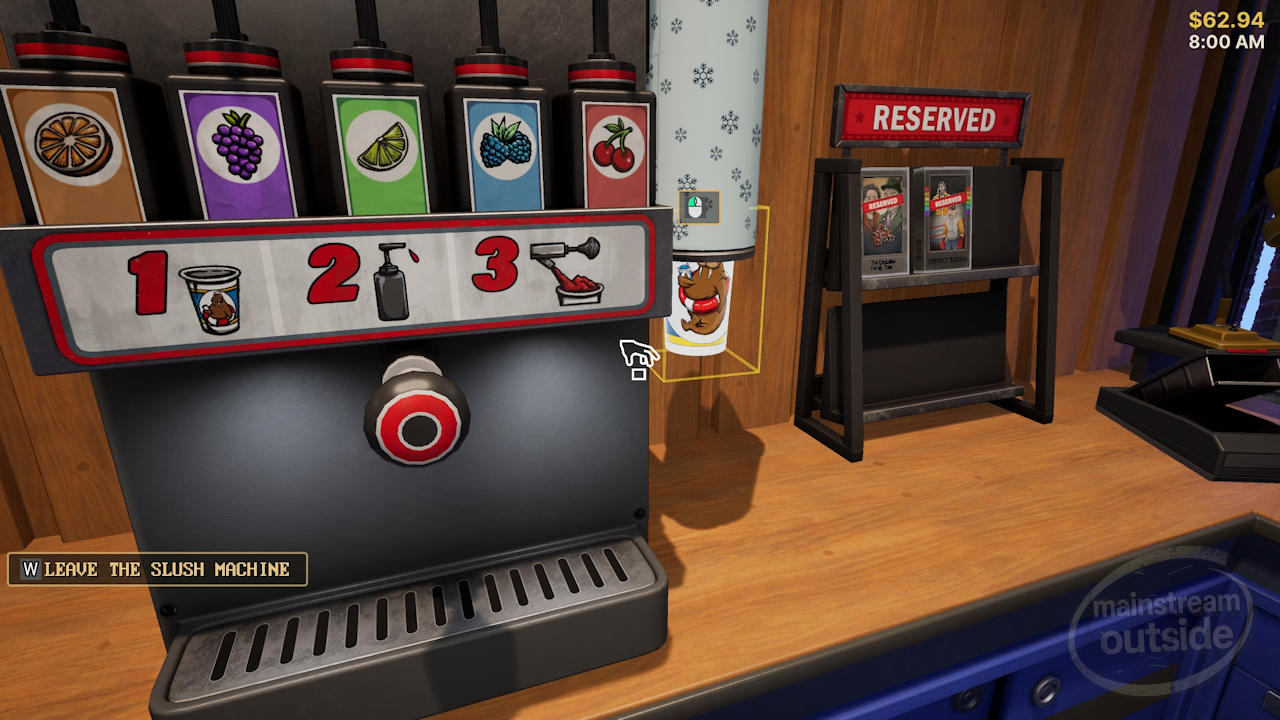Screen dimensions: 1280x720
Task: Choose the grape syrup bottle
Action: coord(238,146)
